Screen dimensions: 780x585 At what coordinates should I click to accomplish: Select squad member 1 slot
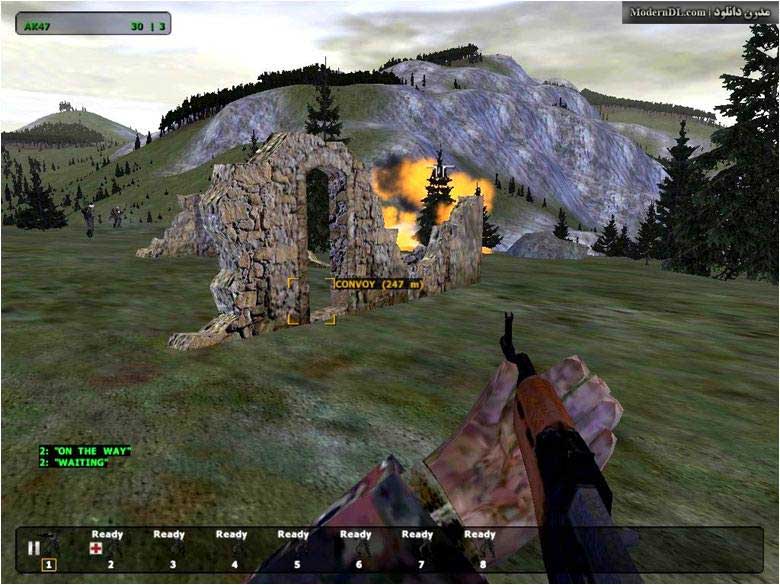[x=48, y=563]
